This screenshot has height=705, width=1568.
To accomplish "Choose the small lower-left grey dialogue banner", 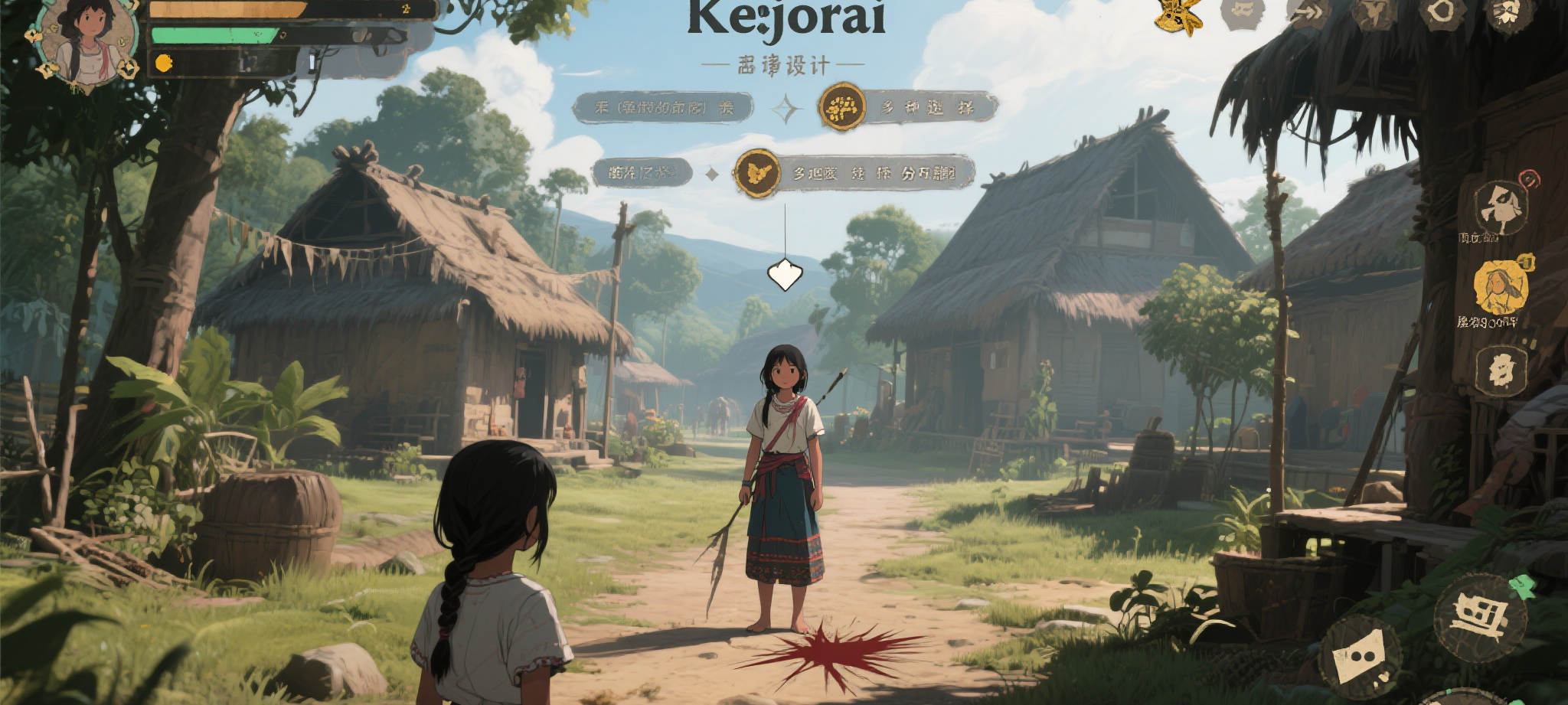I will (x=642, y=173).
